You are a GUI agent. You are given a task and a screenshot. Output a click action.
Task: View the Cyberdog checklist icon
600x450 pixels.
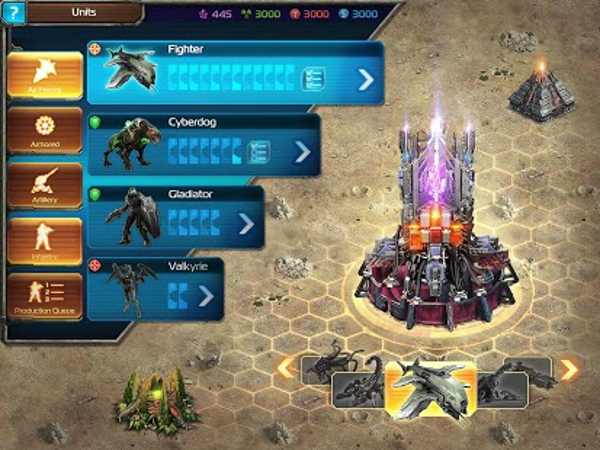coord(259,152)
